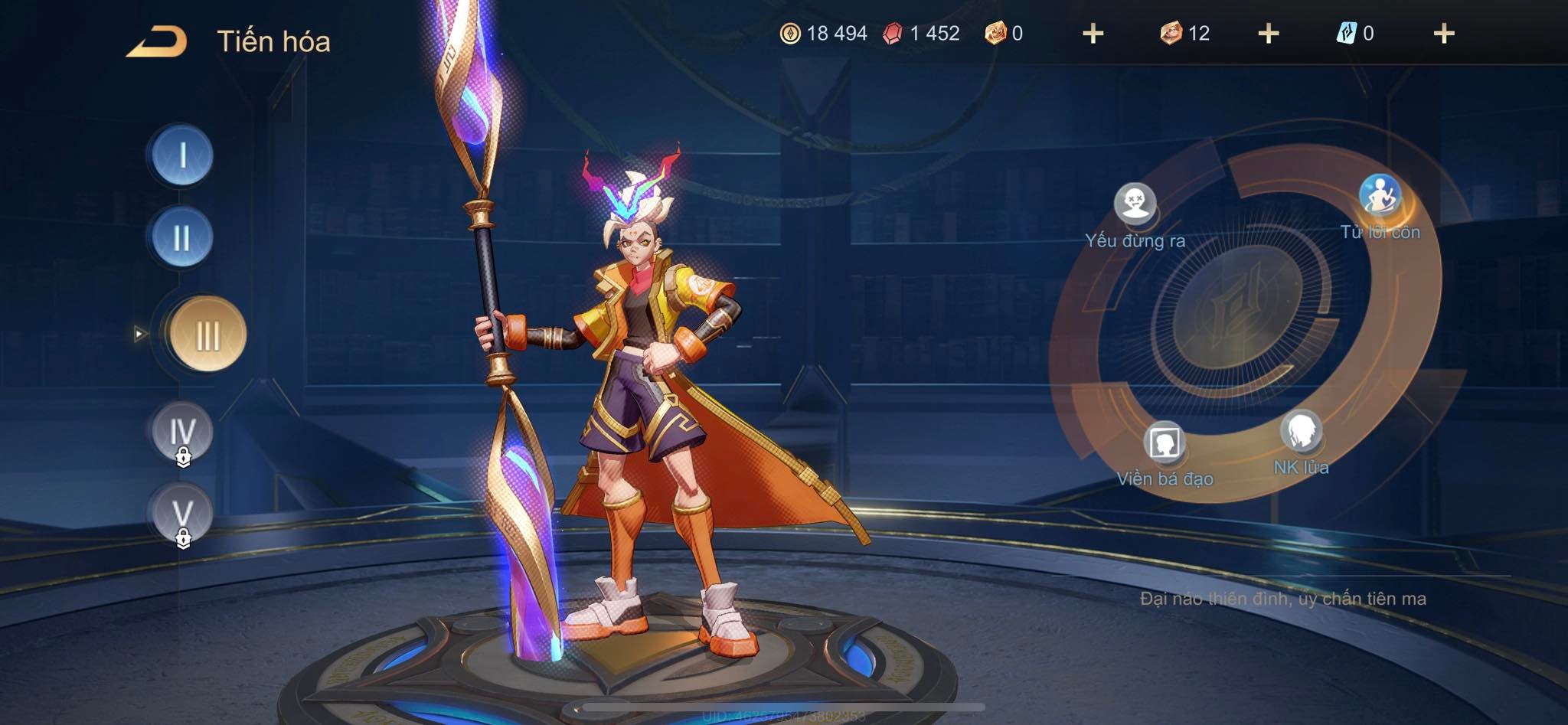Select evolution stage III
Screen dimensions: 1568x725
[x=207, y=335]
